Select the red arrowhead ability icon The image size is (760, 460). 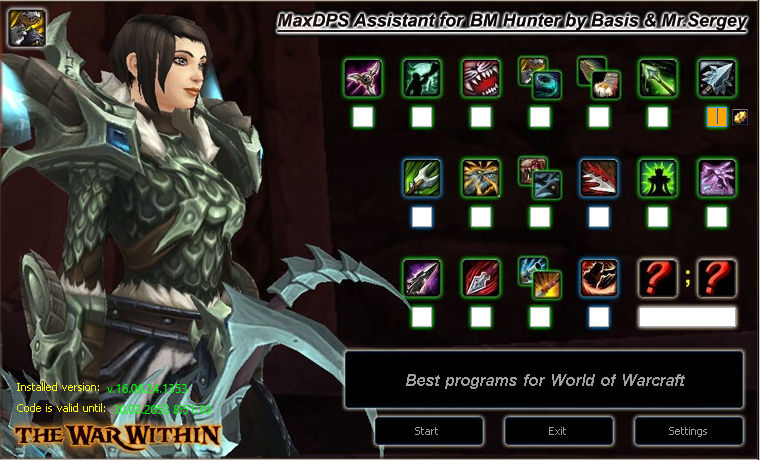point(480,278)
